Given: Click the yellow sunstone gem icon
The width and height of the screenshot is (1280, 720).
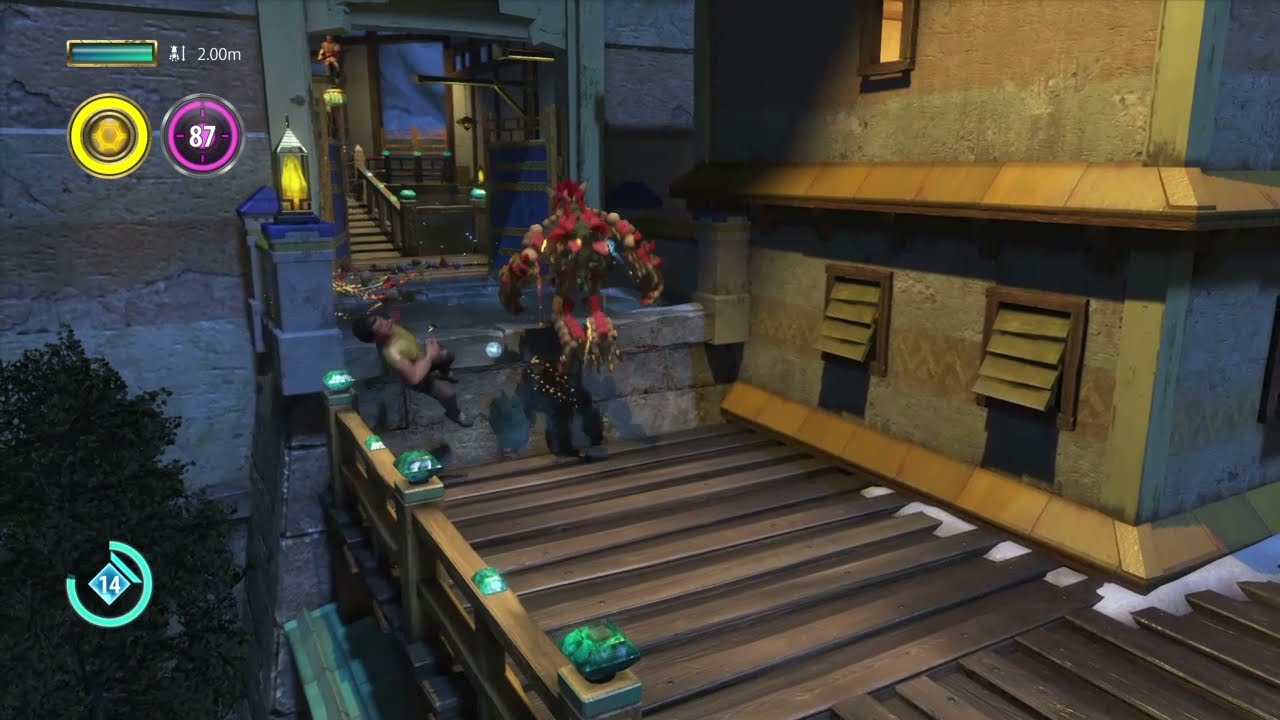Looking at the screenshot, I should (x=109, y=135).
